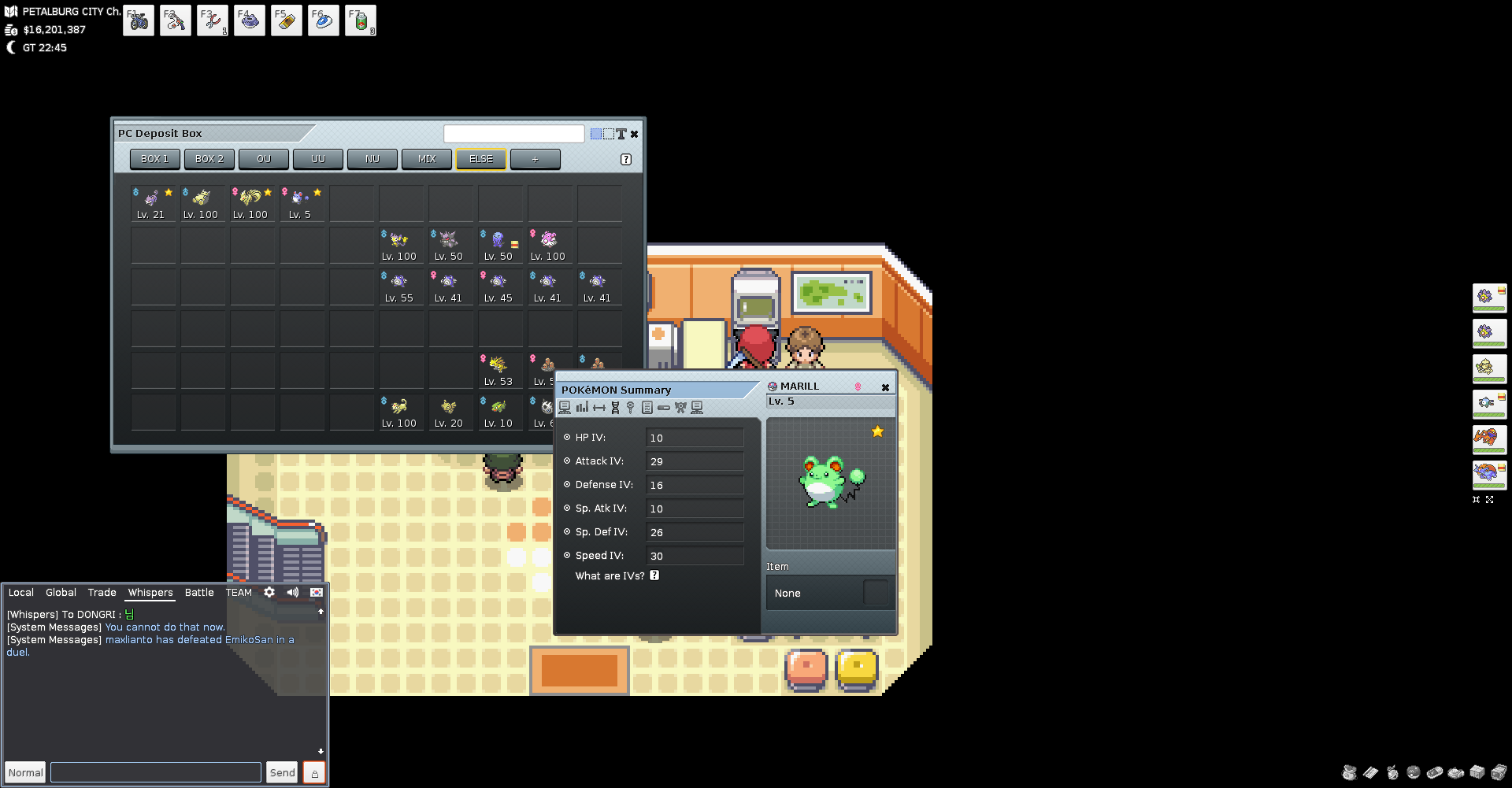Use the bicycle hotkey item F1
Image resolution: width=1512 pixels, height=788 pixels.
tap(139, 21)
